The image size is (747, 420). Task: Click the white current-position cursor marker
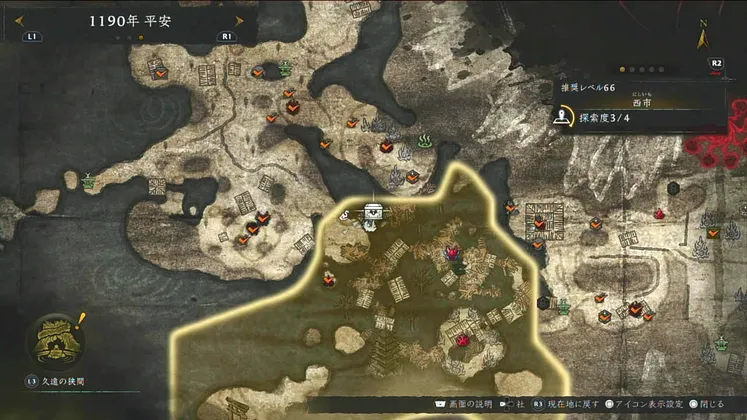[x=374, y=212]
